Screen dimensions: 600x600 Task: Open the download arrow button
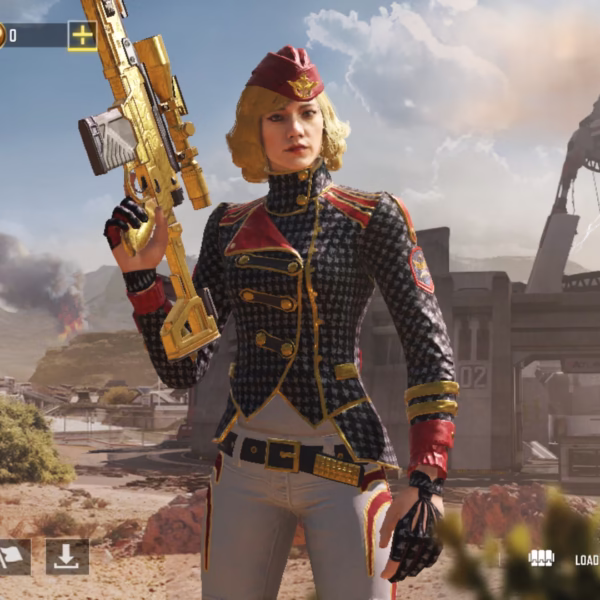(67, 557)
